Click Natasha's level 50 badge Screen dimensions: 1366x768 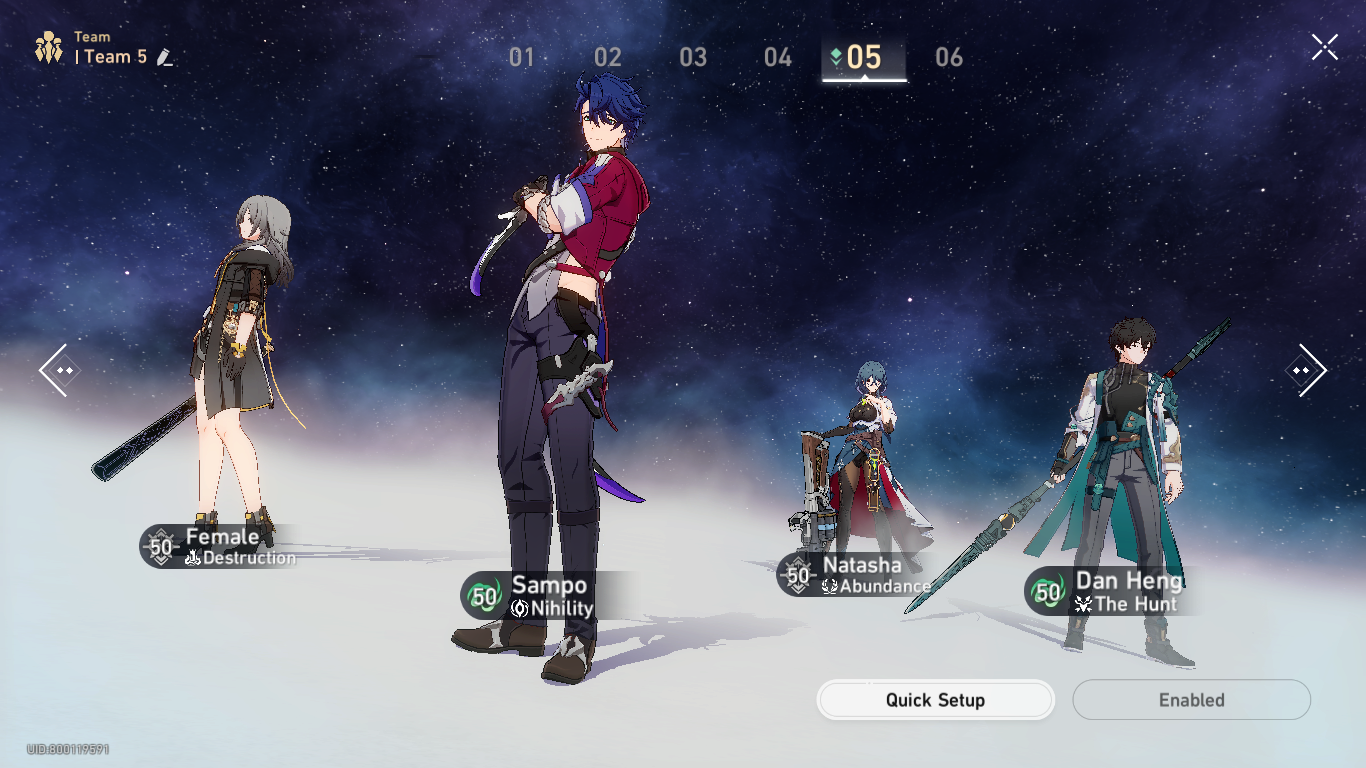coord(797,574)
